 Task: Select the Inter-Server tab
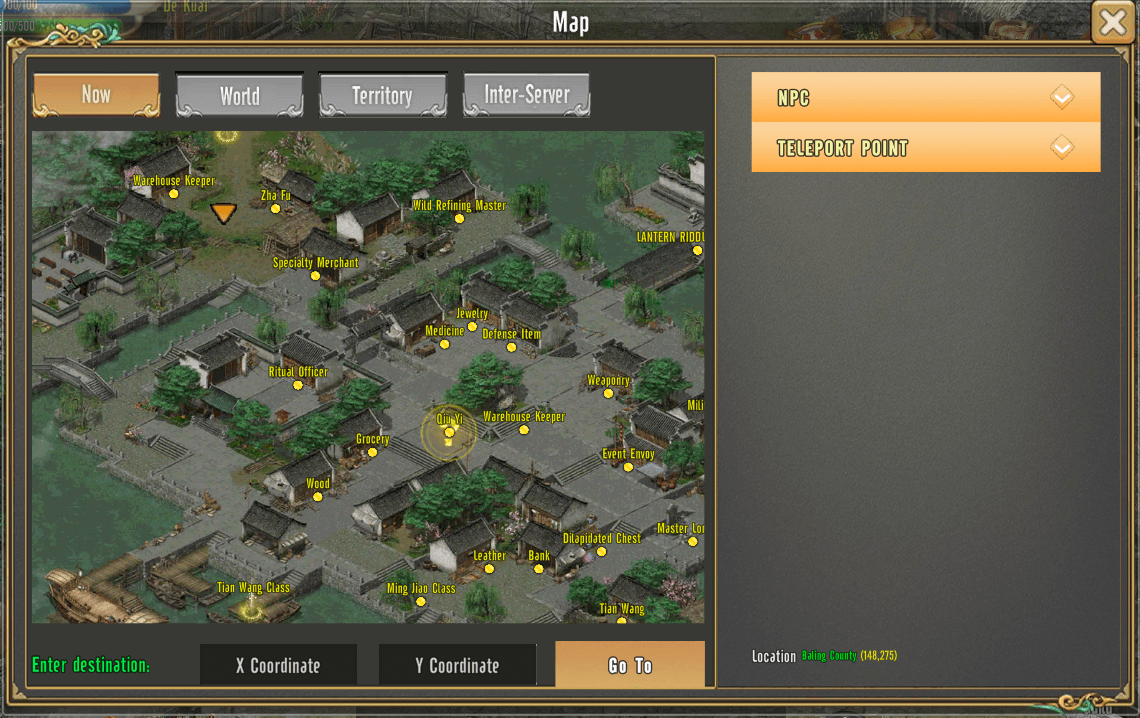[526, 96]
